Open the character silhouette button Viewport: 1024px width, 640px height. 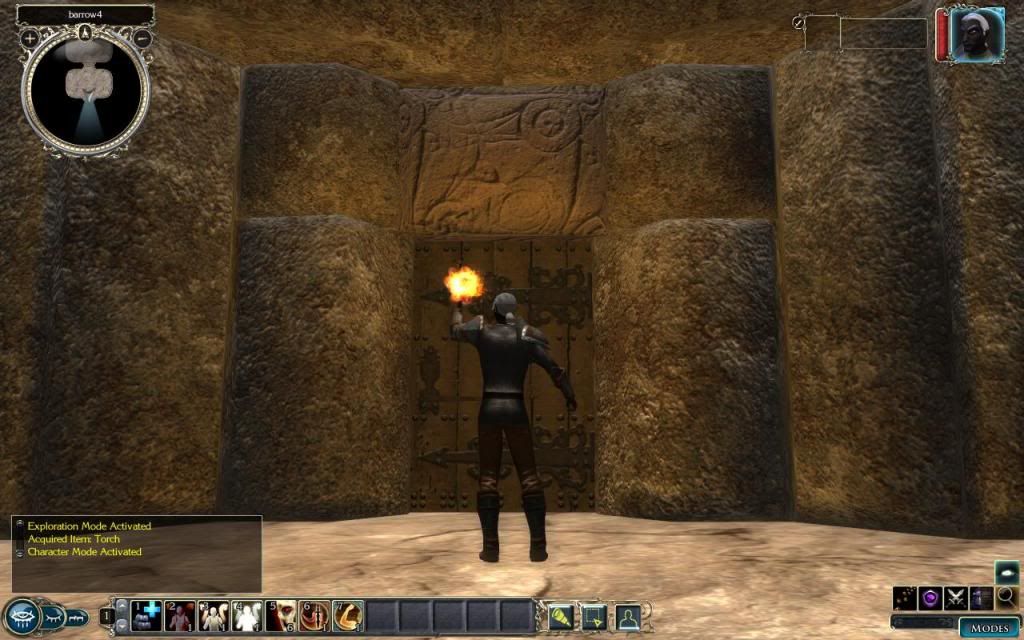(x=628, y=616)
